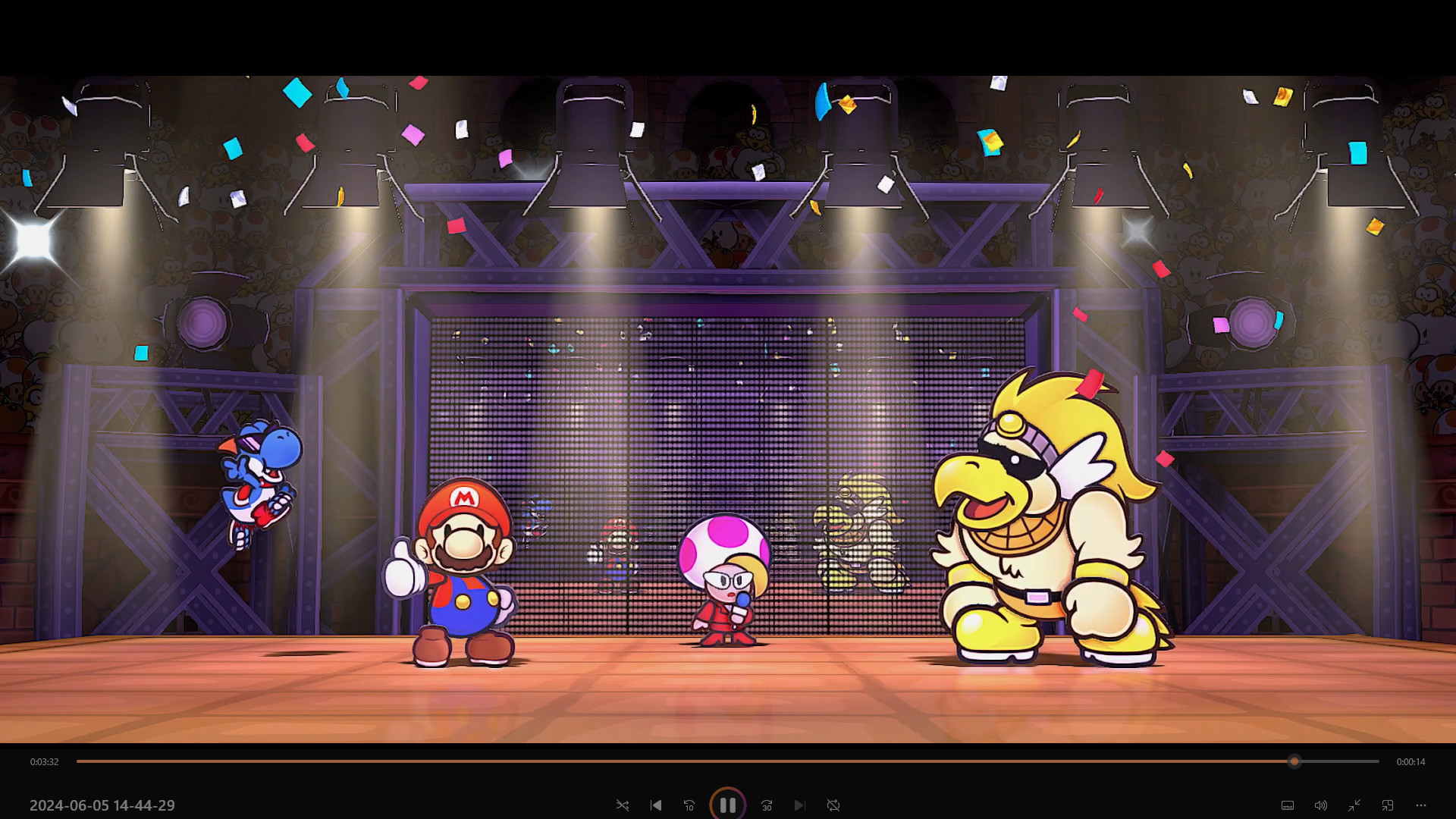Enable repeat mode
The height and width of the screenshot is (819, 1456).
(x=833, y=805)
